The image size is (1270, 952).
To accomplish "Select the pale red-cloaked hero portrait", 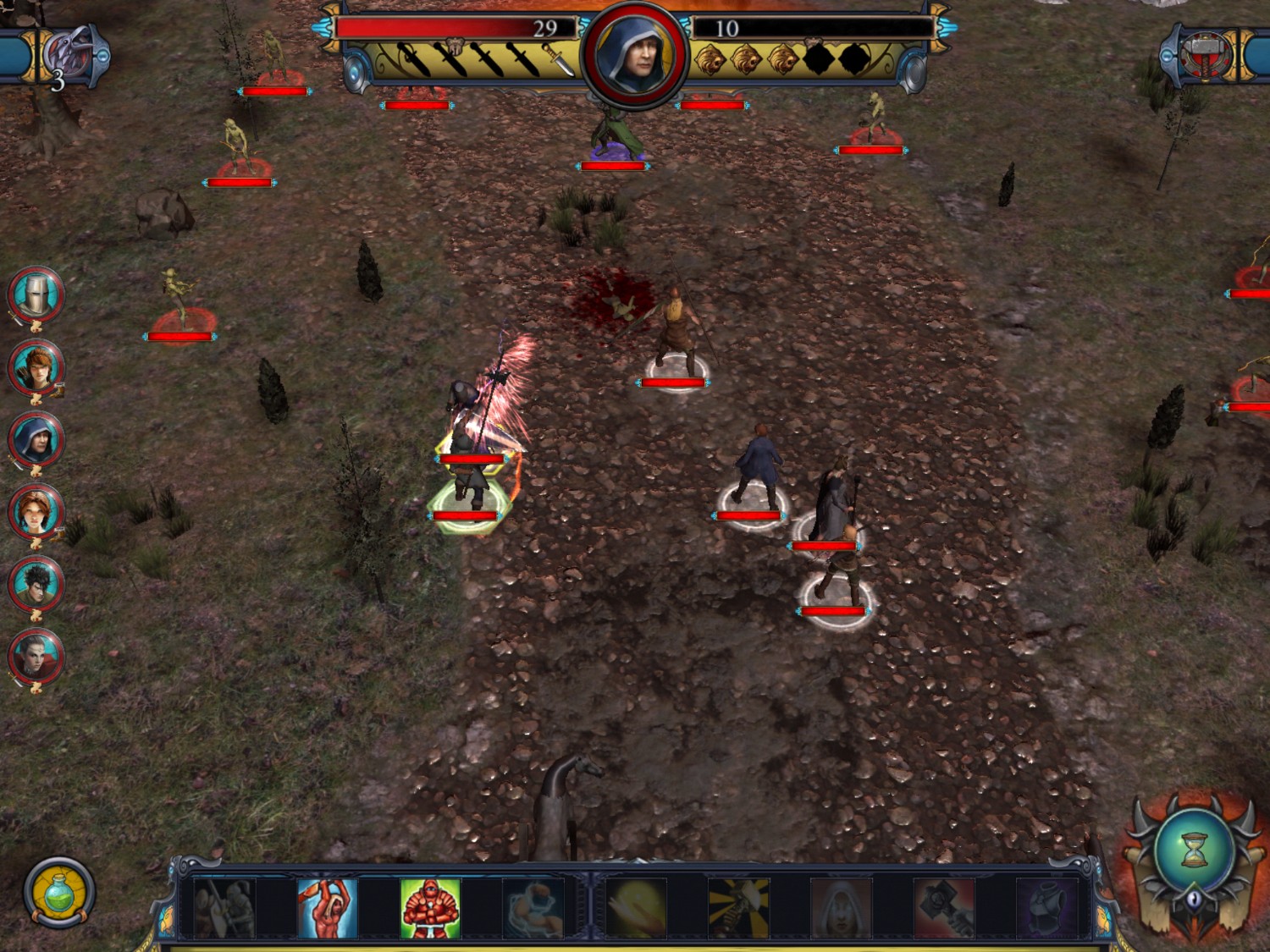I will point(36,658).
